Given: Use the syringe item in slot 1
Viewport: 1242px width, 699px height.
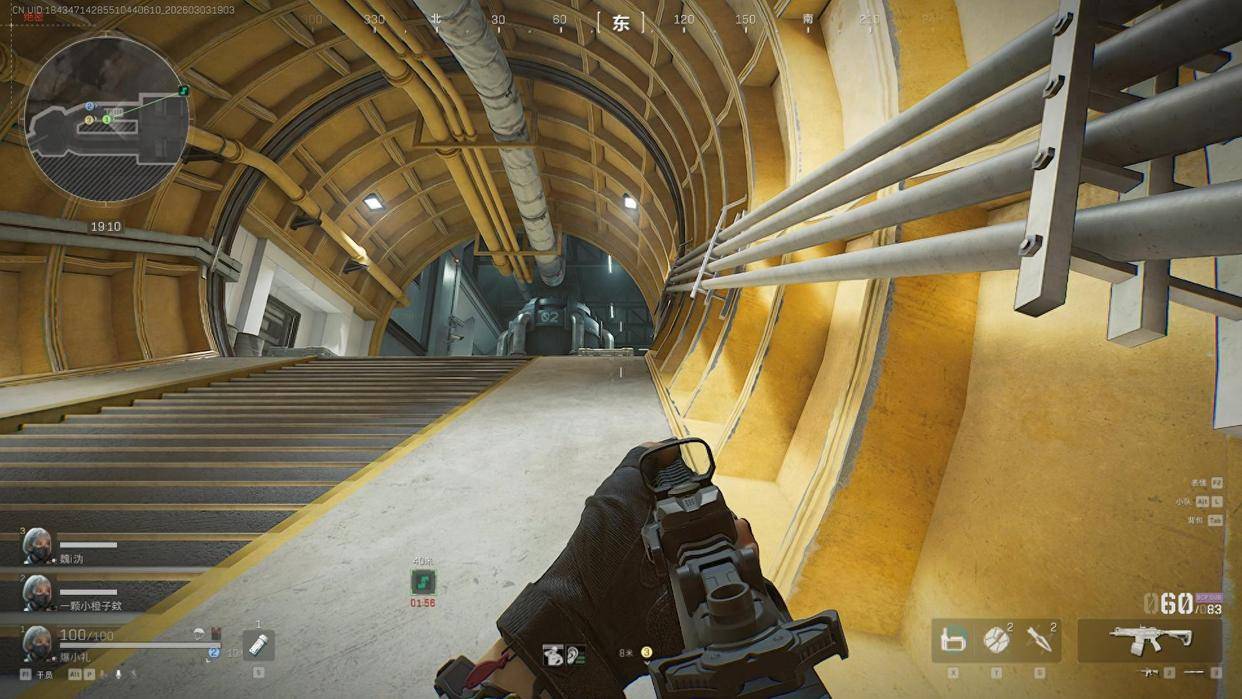Looking at the screenshot, I should 258,645.
